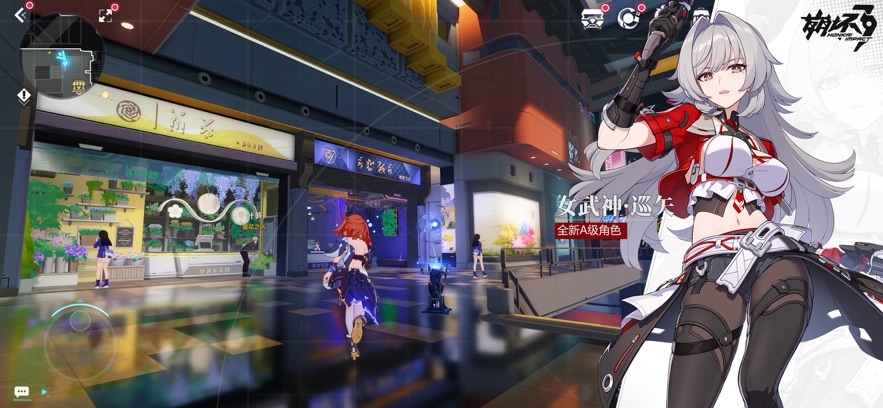This screenshot has width=883, height=408.
Task: Click the virtual movement joystick
Action: pyautogui.click(x=77, y=336)
